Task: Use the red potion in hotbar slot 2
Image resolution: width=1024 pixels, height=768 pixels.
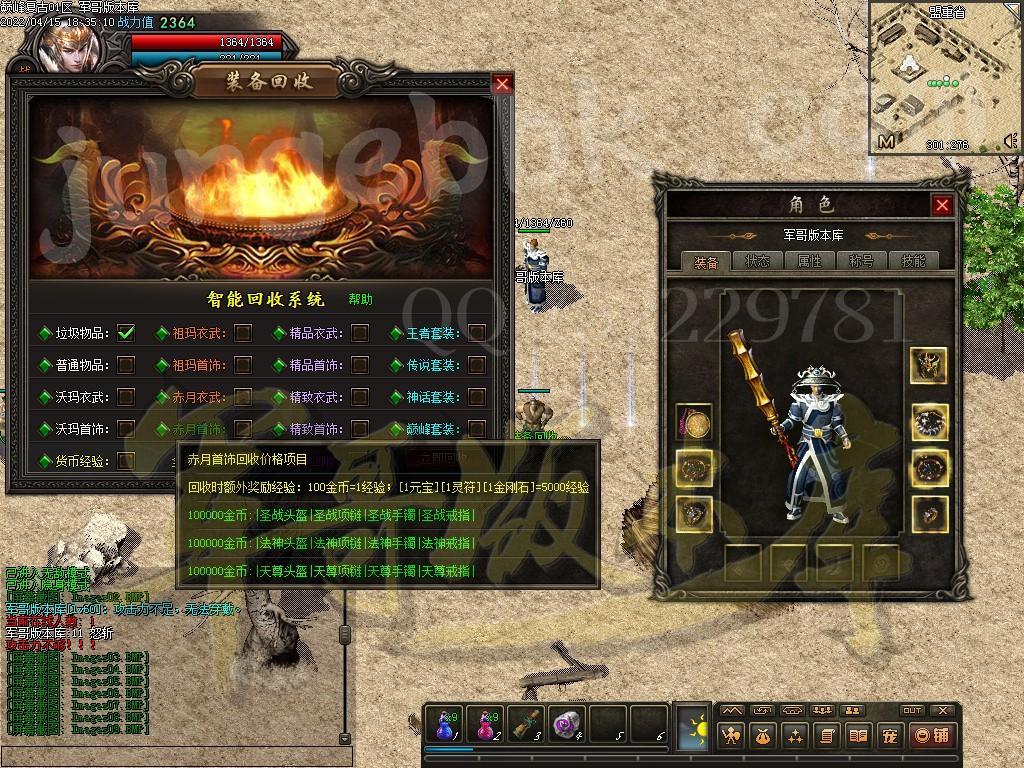Action: [485, 724]
